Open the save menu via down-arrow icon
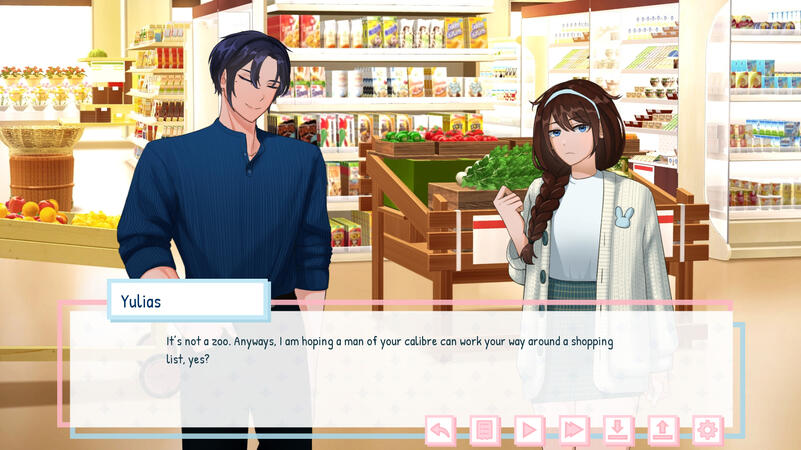 (618, 430)
